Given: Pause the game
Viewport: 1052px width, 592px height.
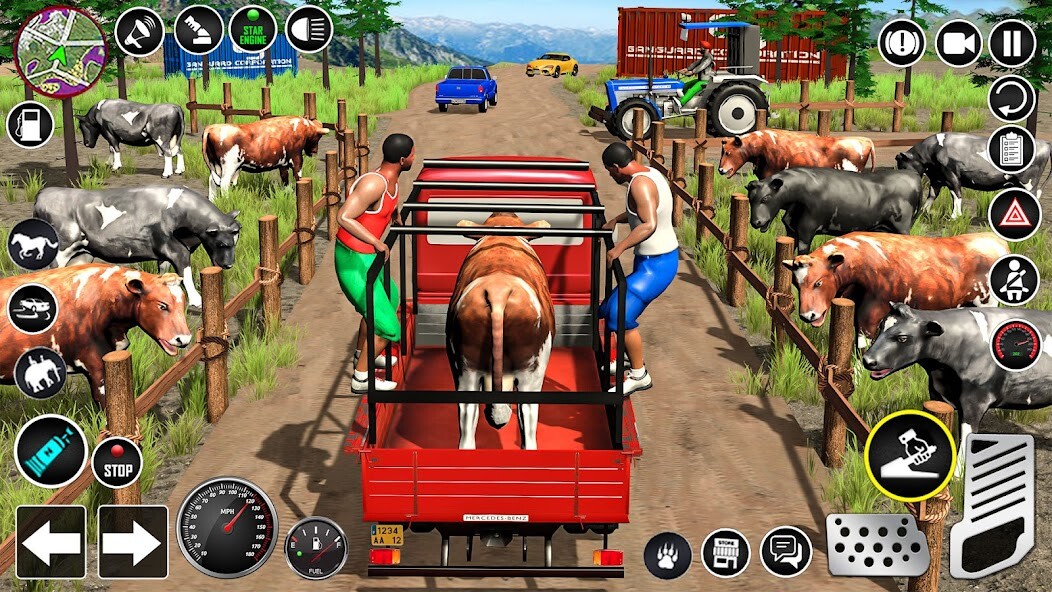Looking at the screenshot, I should pos(1012,44).
